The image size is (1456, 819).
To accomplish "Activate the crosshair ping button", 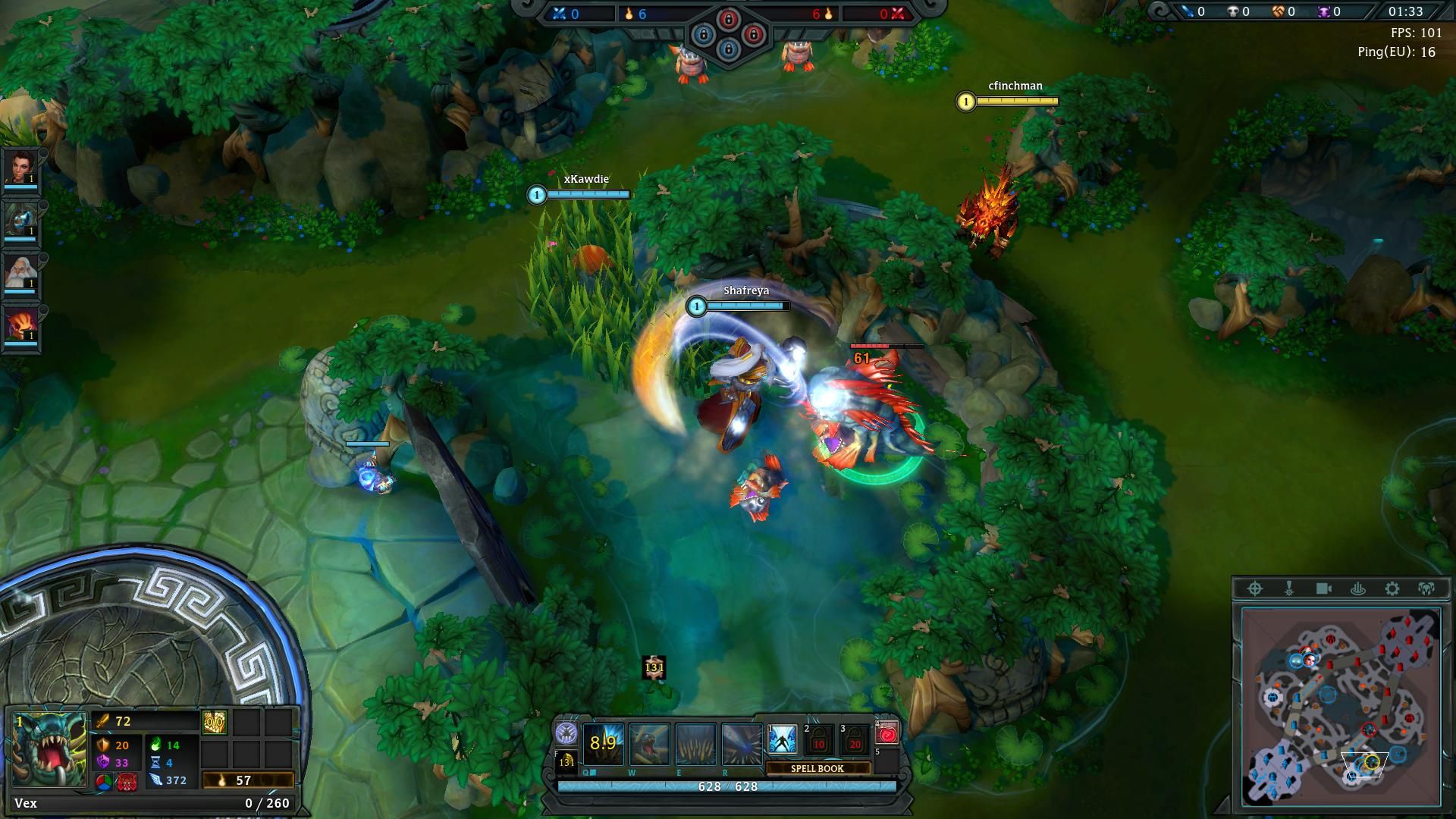I will pos(1255,588).
